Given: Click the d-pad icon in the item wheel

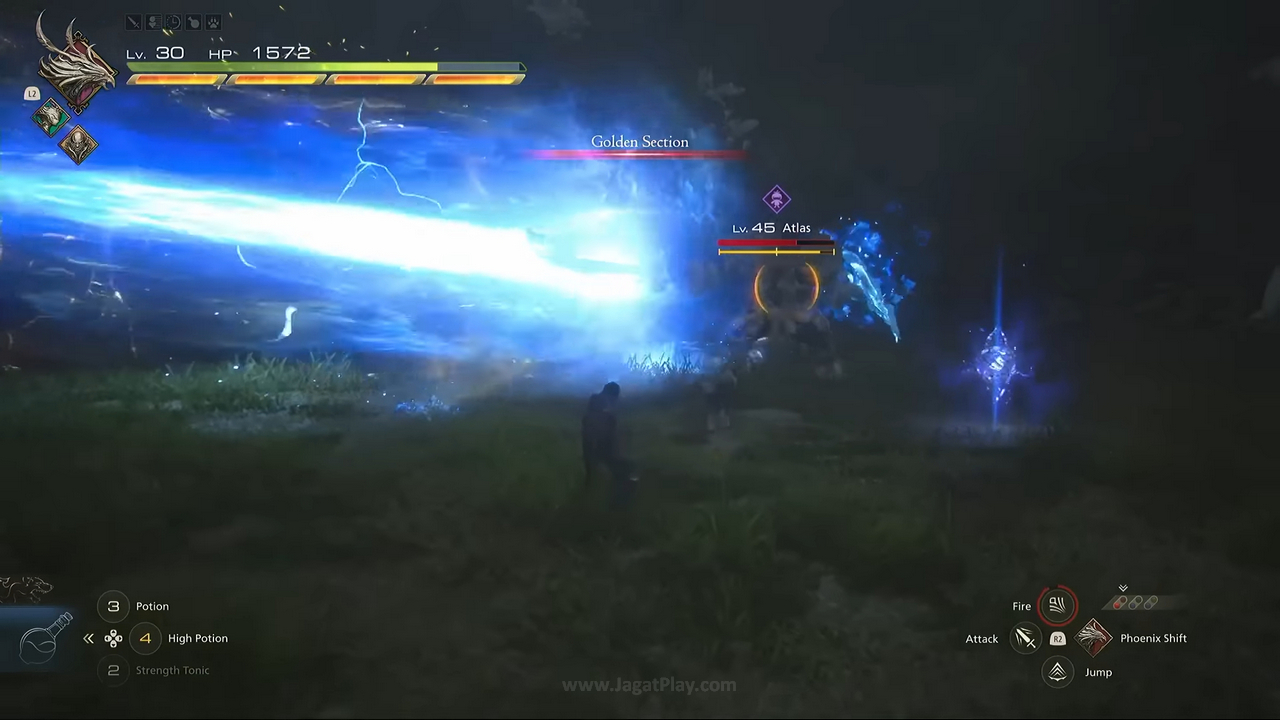Looking at the screenshot, I should point(113,637).
